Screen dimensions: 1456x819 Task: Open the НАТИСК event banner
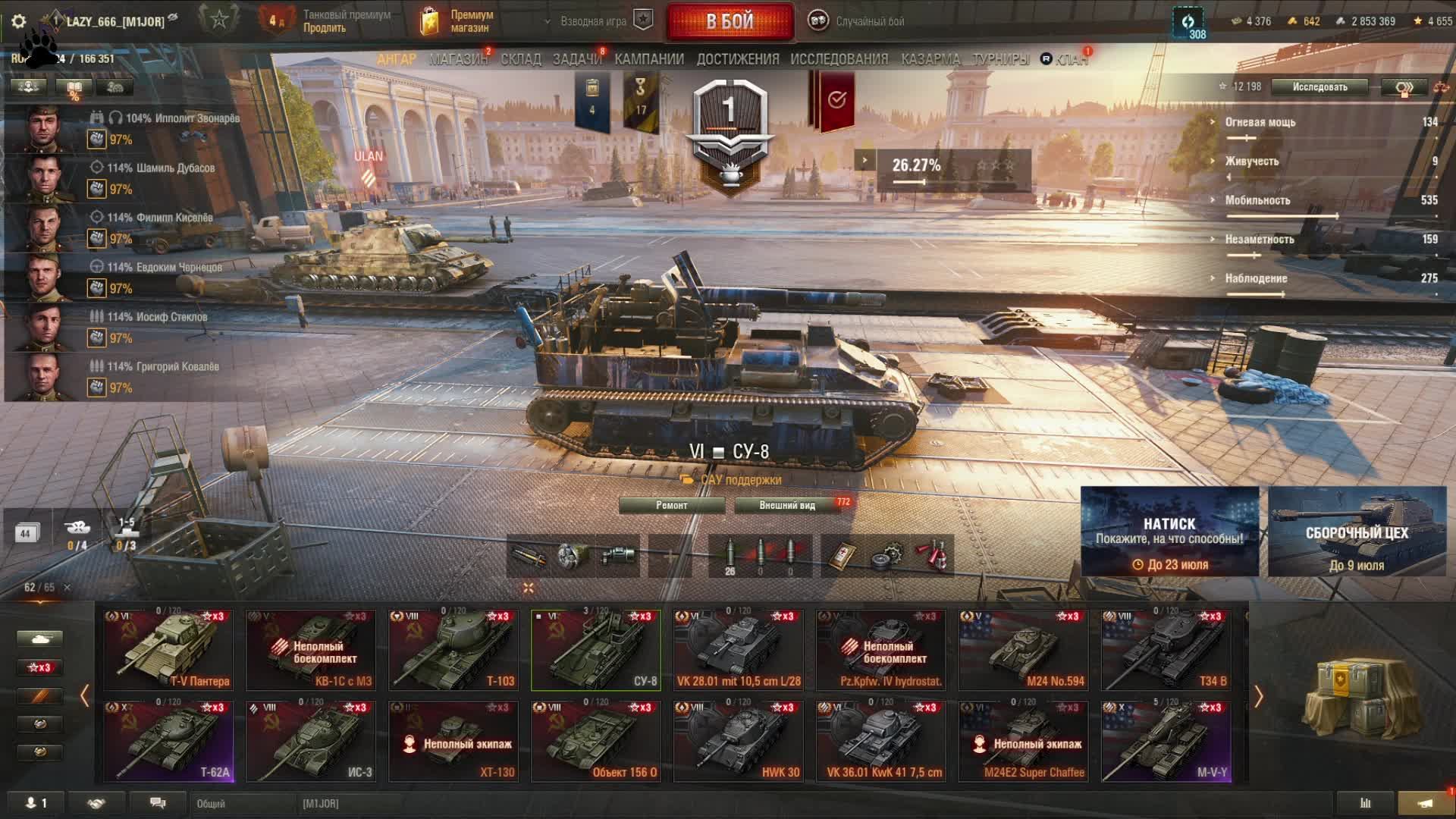coord(1169,532)
